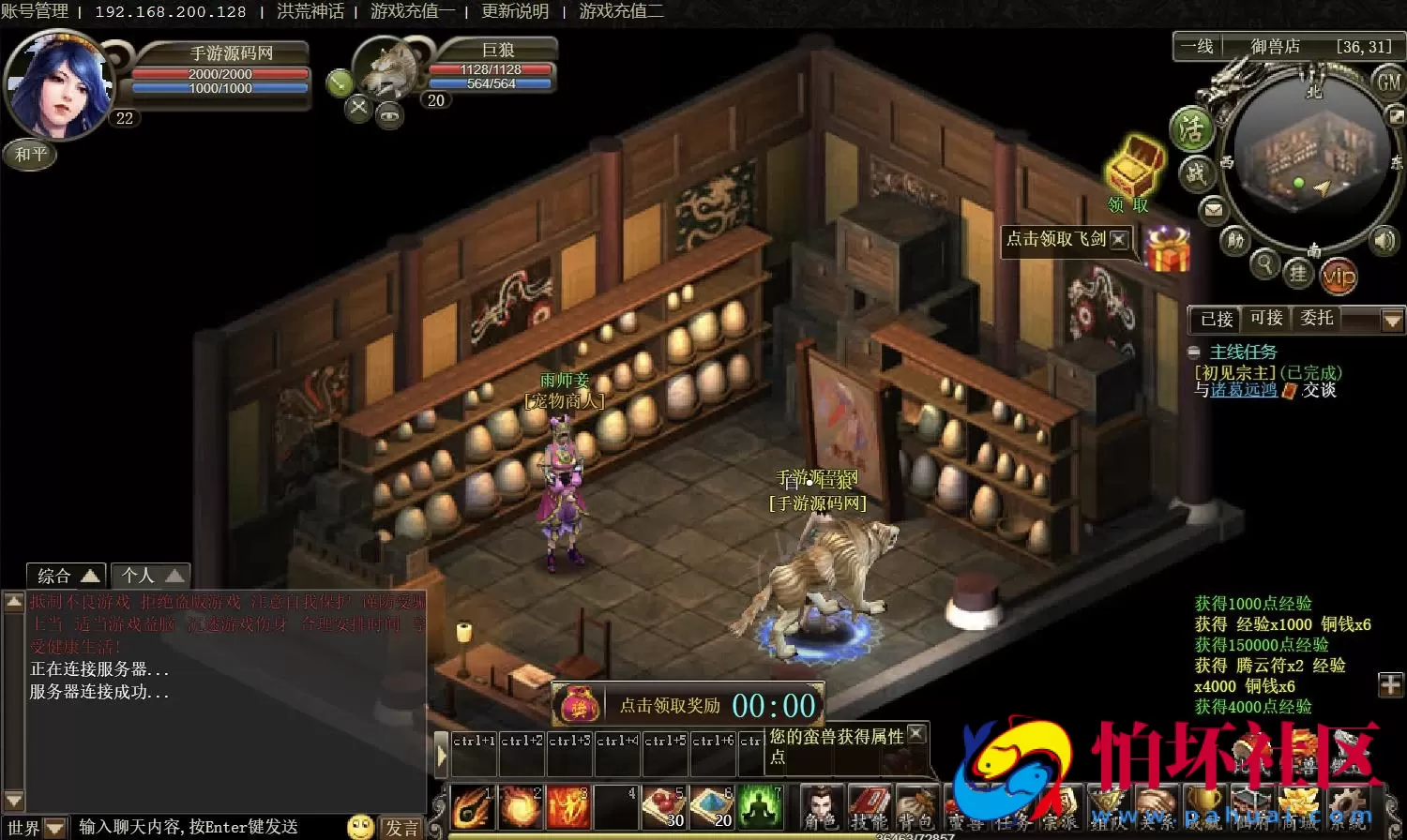Claim the 点击领取奖励 timed reward
This screenshot has width=1407, height=840.
point(670,706)
